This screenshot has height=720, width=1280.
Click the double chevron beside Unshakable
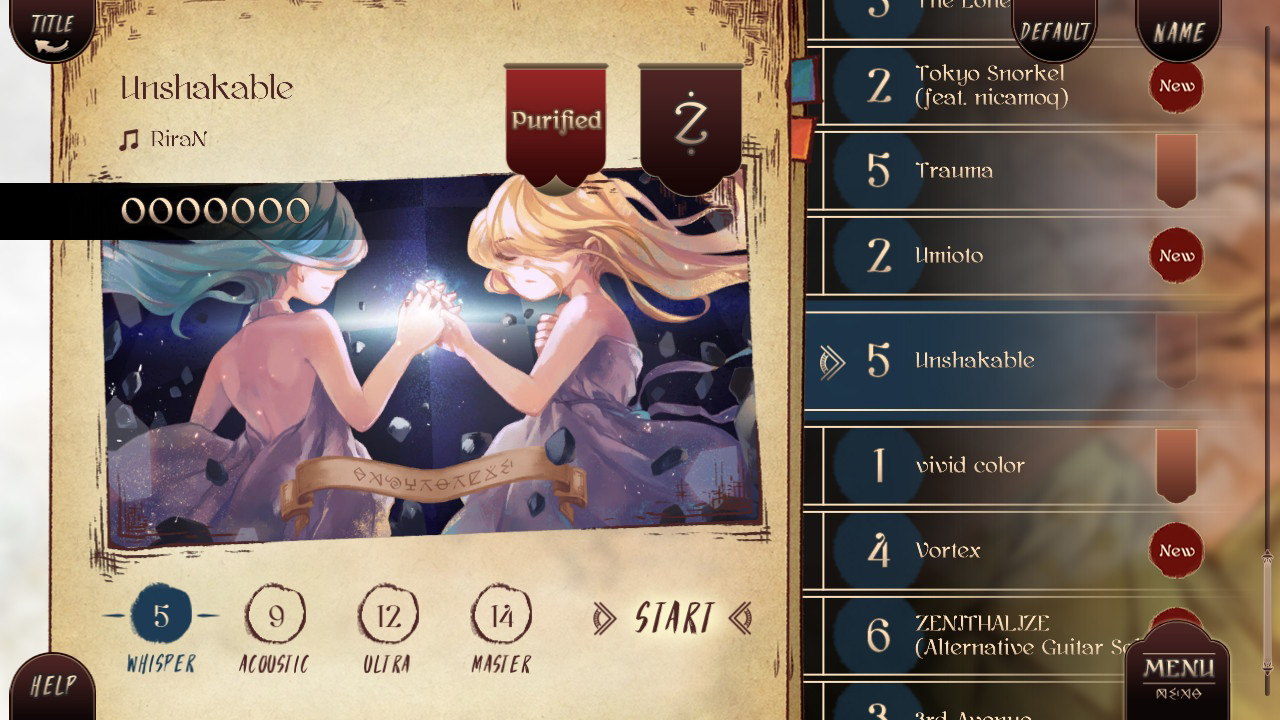tap(834, 362)
